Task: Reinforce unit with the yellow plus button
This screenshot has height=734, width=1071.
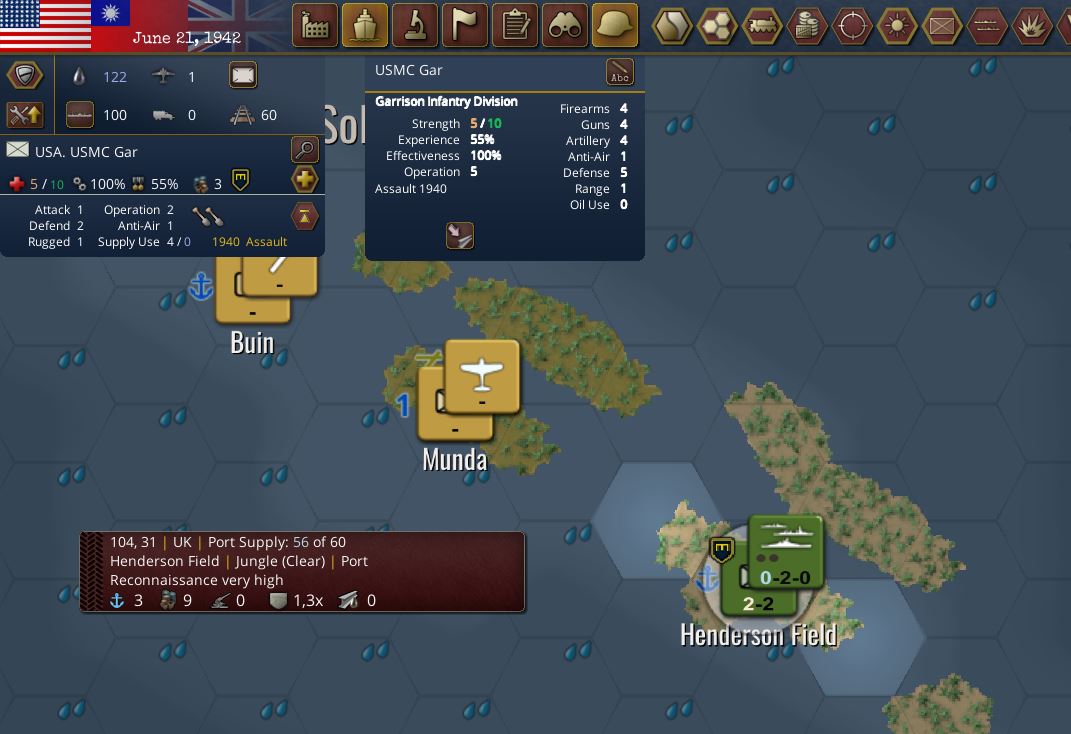Action: 304,180
